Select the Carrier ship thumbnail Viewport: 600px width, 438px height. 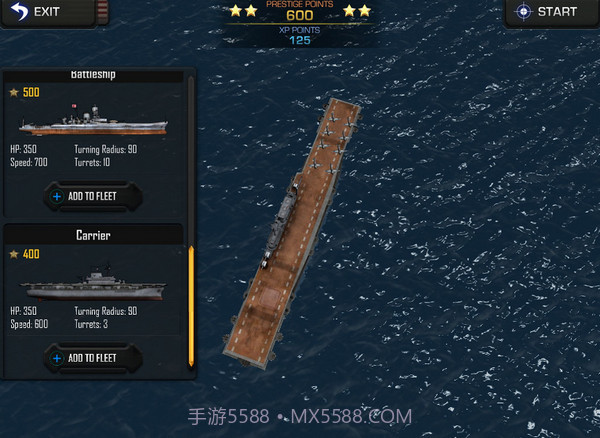click(92, 284)
